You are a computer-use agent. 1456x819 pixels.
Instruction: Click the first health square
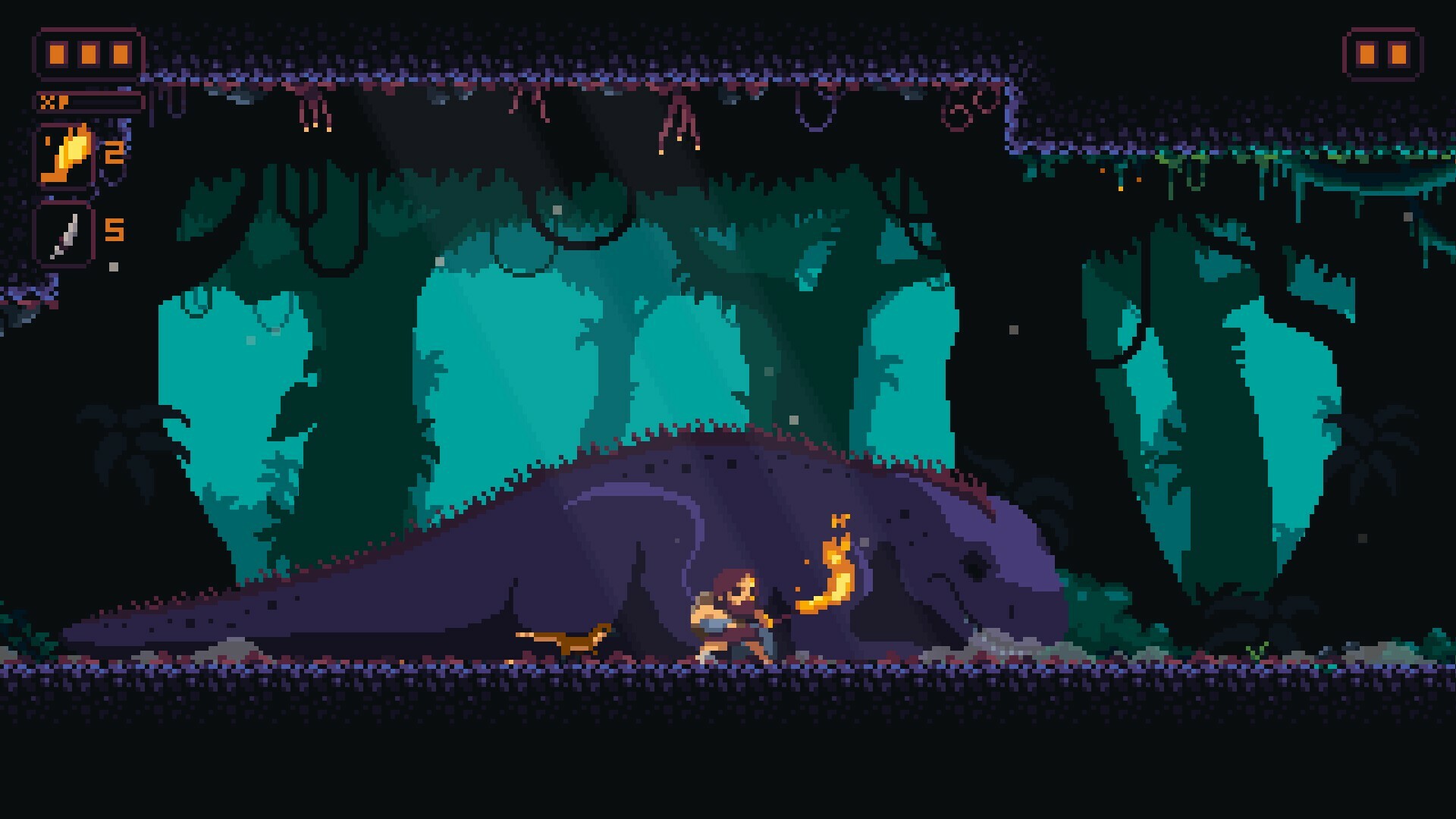click(57, 53)
